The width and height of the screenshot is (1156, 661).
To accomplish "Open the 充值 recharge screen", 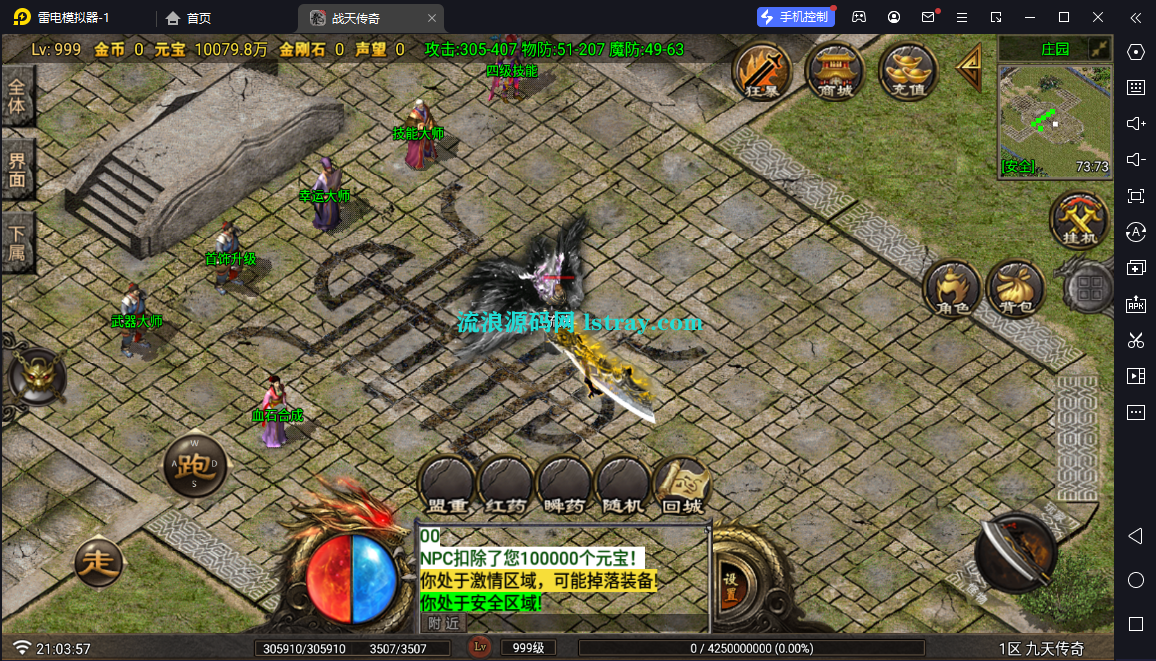I will (907, 70).
